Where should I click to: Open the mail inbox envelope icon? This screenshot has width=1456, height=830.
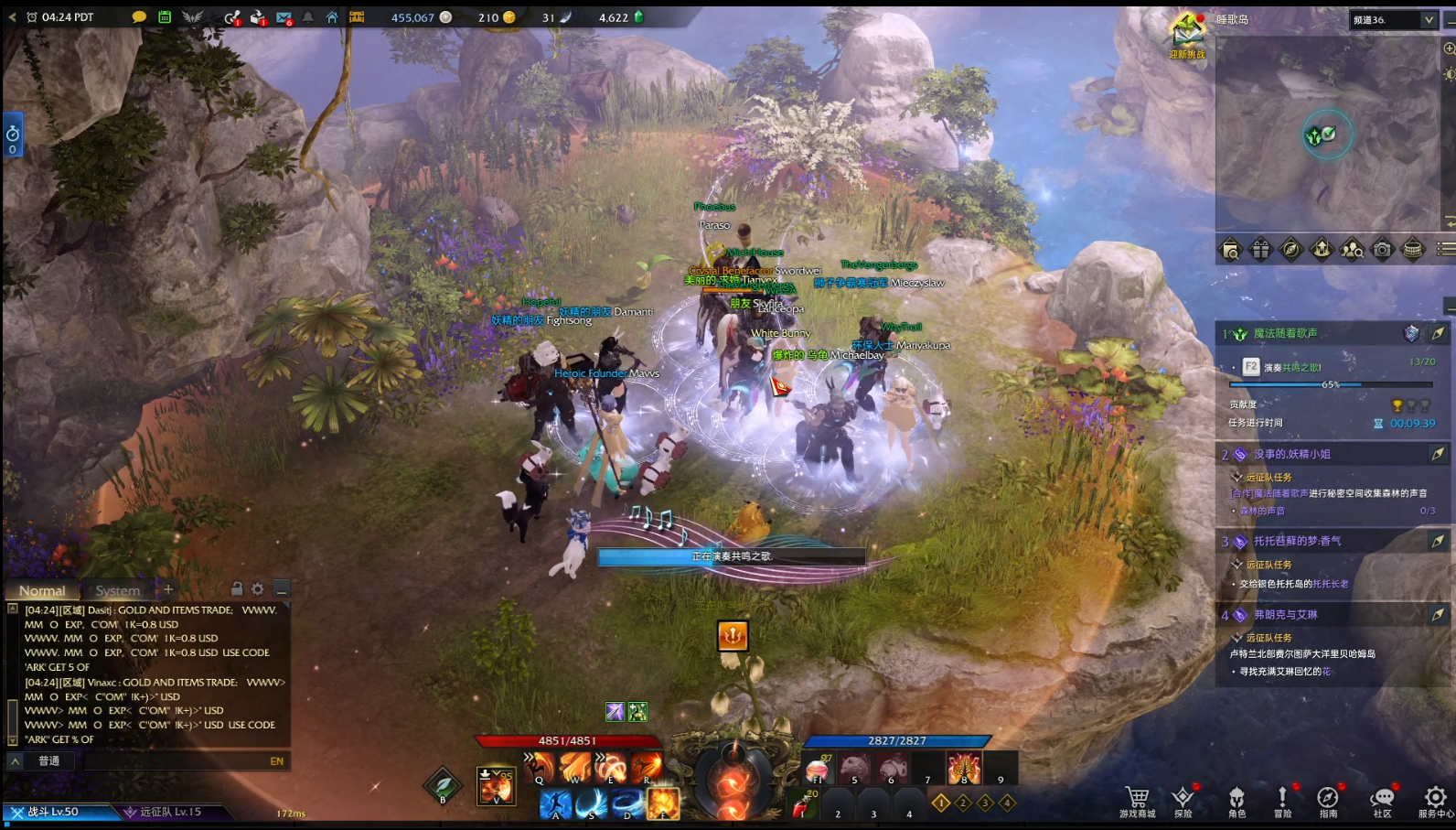284,17
